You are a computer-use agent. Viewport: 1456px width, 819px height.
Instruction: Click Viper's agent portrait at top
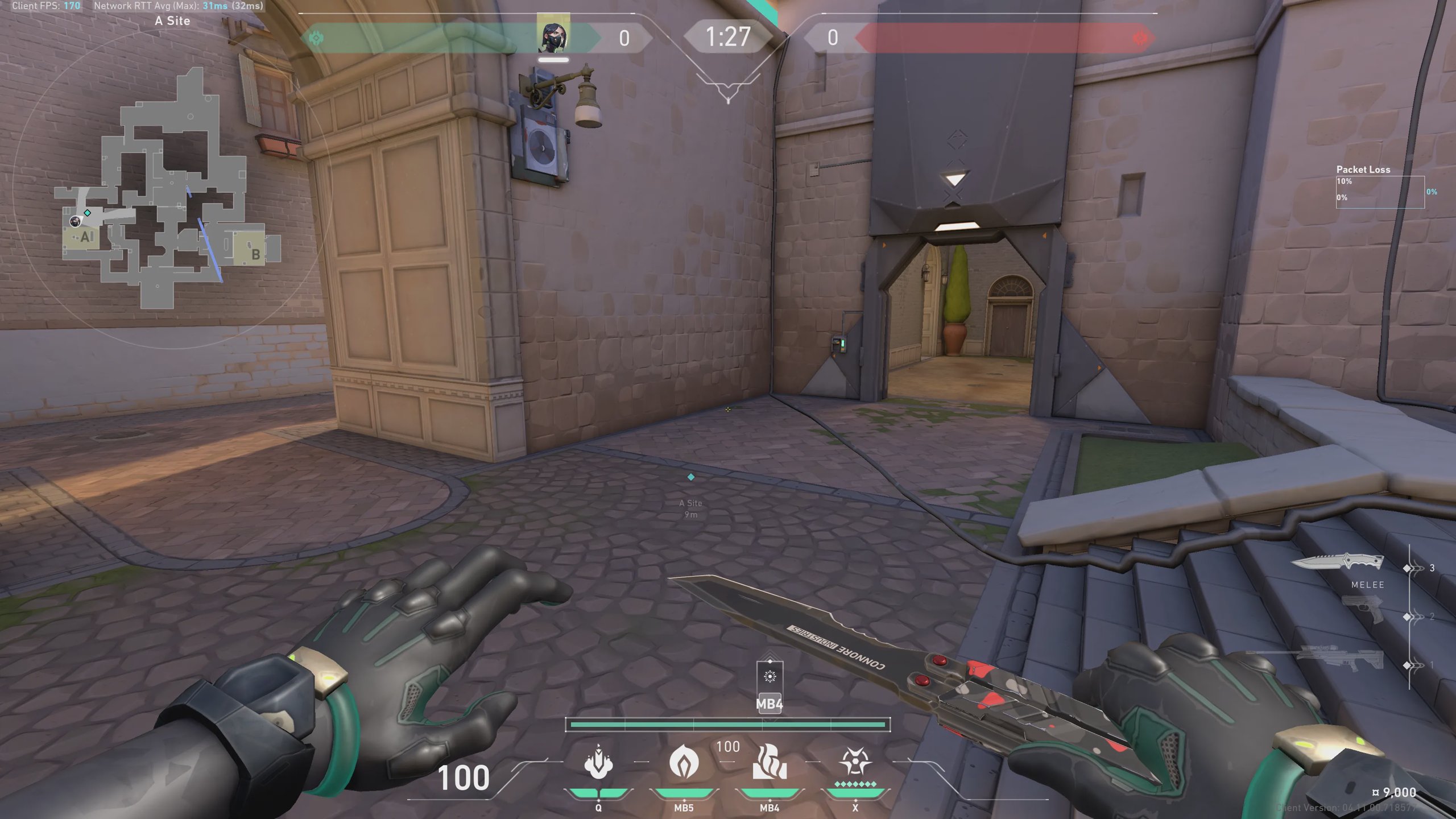[x=553, y=35]
